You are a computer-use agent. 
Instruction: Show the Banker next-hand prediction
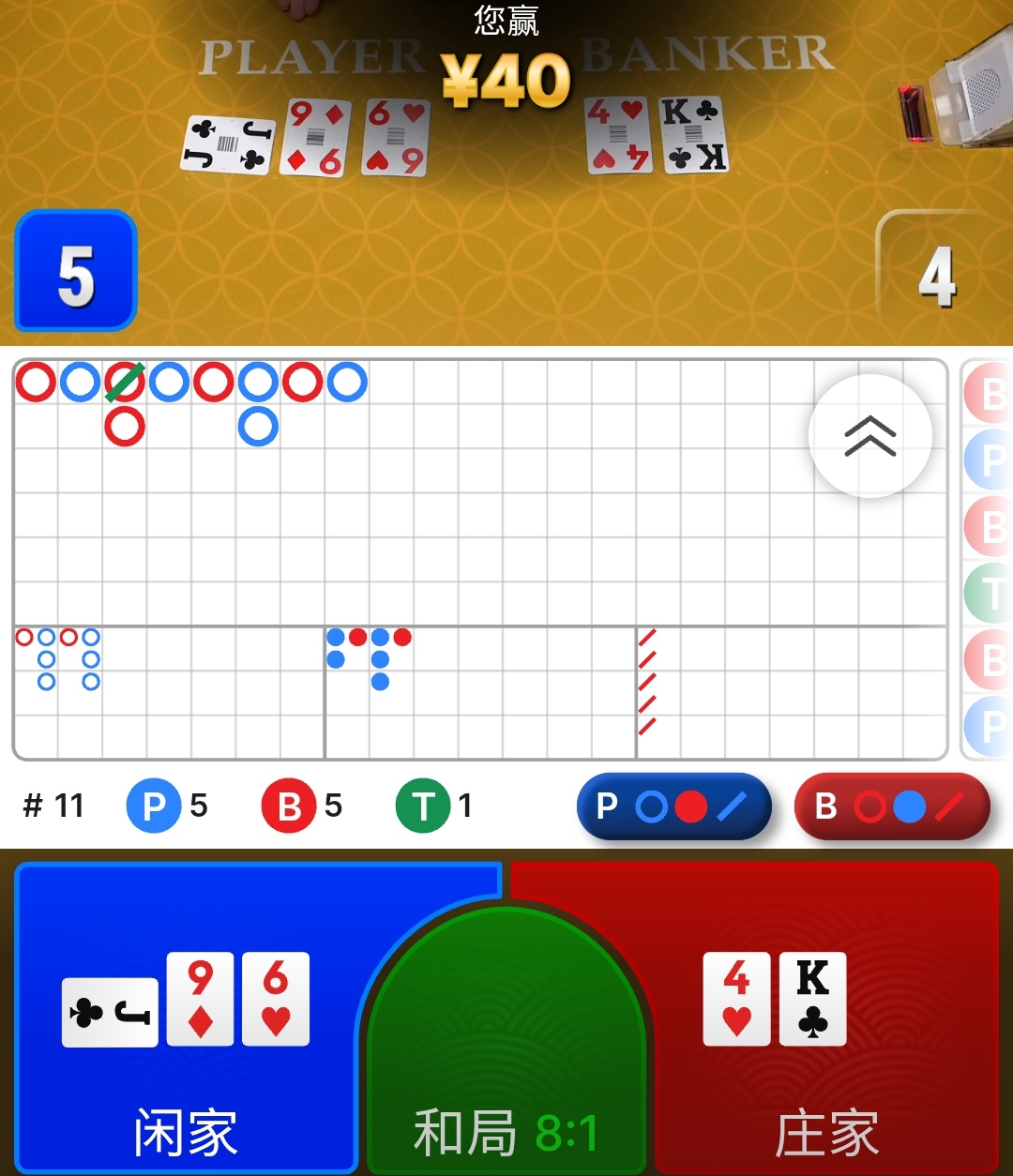(891, 807)
